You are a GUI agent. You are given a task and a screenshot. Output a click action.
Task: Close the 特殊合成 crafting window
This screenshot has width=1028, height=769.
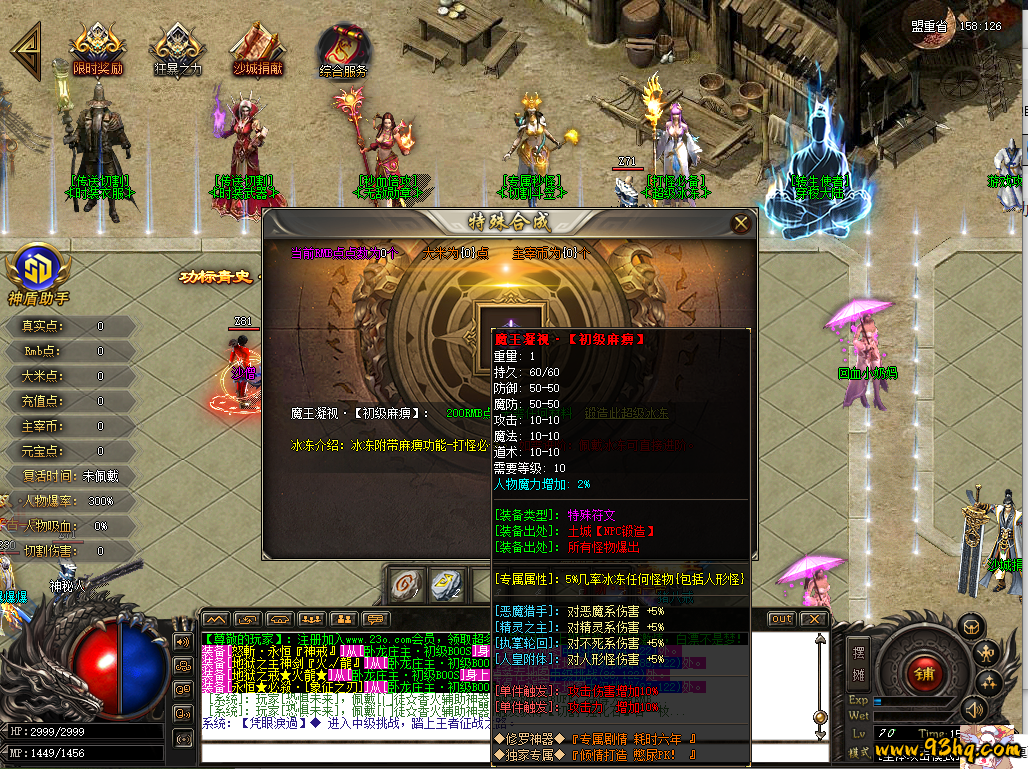pos(741,223)
